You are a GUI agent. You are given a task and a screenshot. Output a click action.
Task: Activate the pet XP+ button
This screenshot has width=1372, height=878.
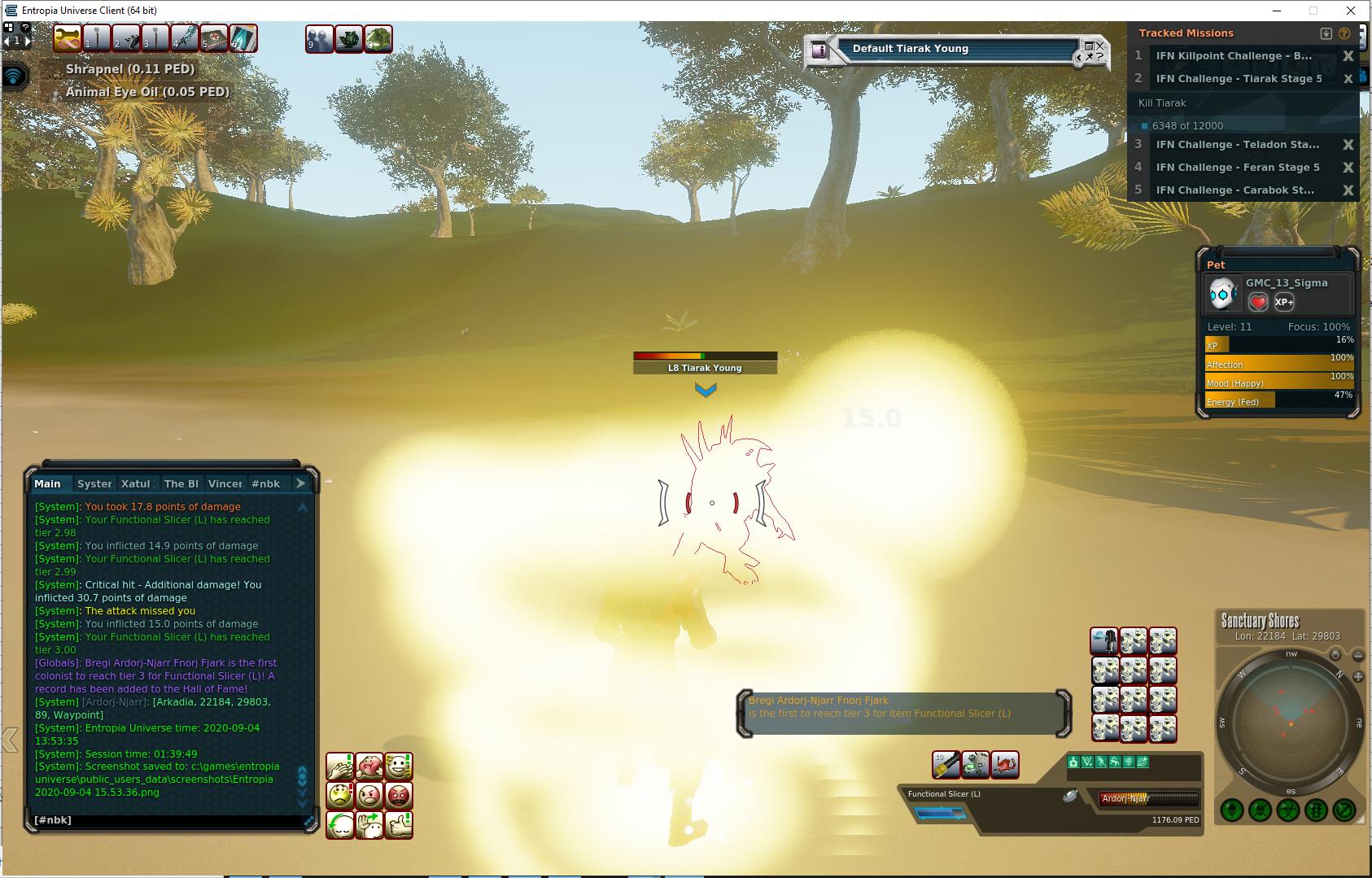coord(1284,302)
